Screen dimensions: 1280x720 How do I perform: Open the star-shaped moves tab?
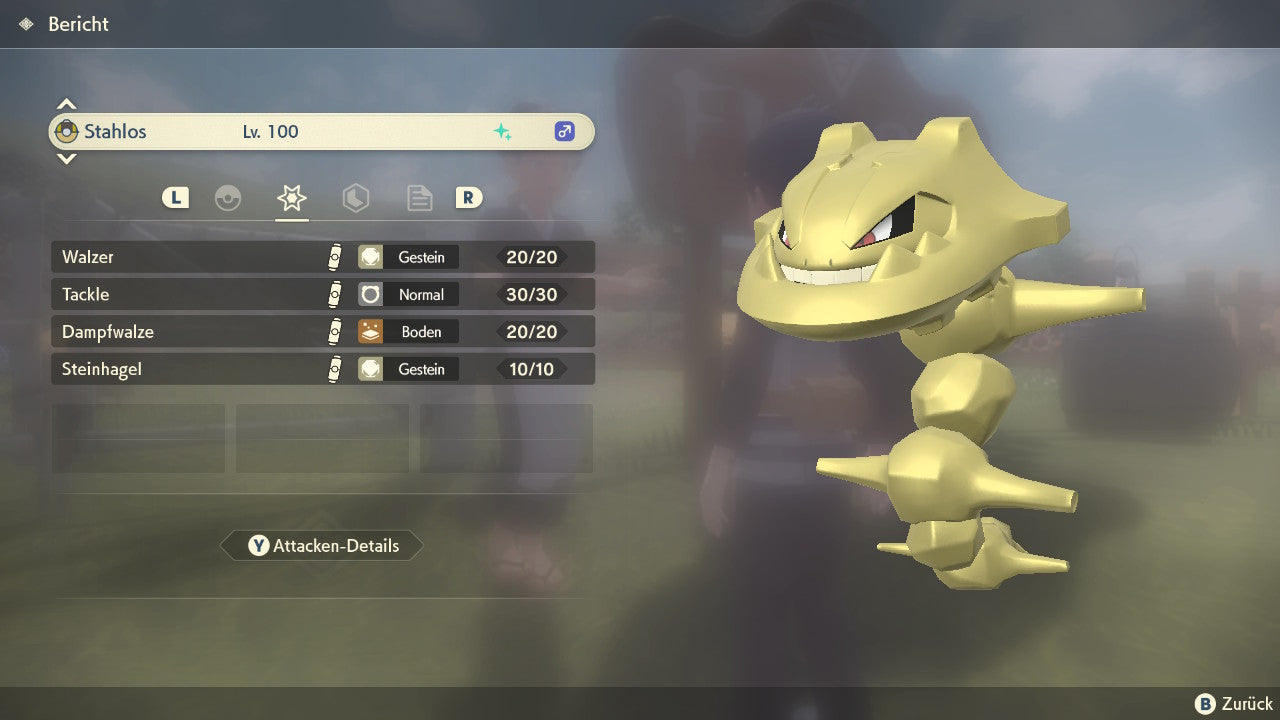pyautogui.click(x=291, y=198)
